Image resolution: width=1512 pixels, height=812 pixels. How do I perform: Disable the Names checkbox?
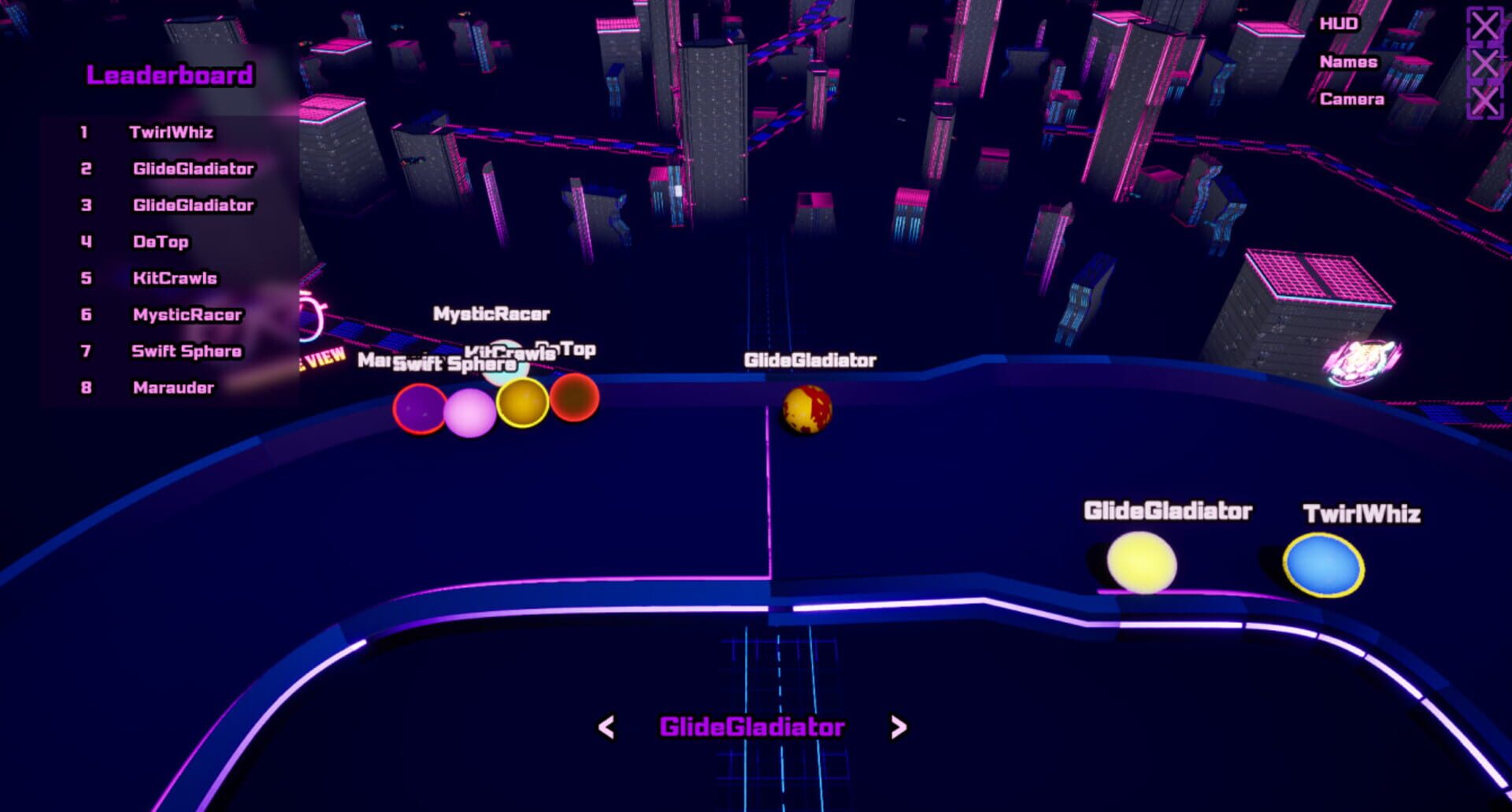[1484, 65]
